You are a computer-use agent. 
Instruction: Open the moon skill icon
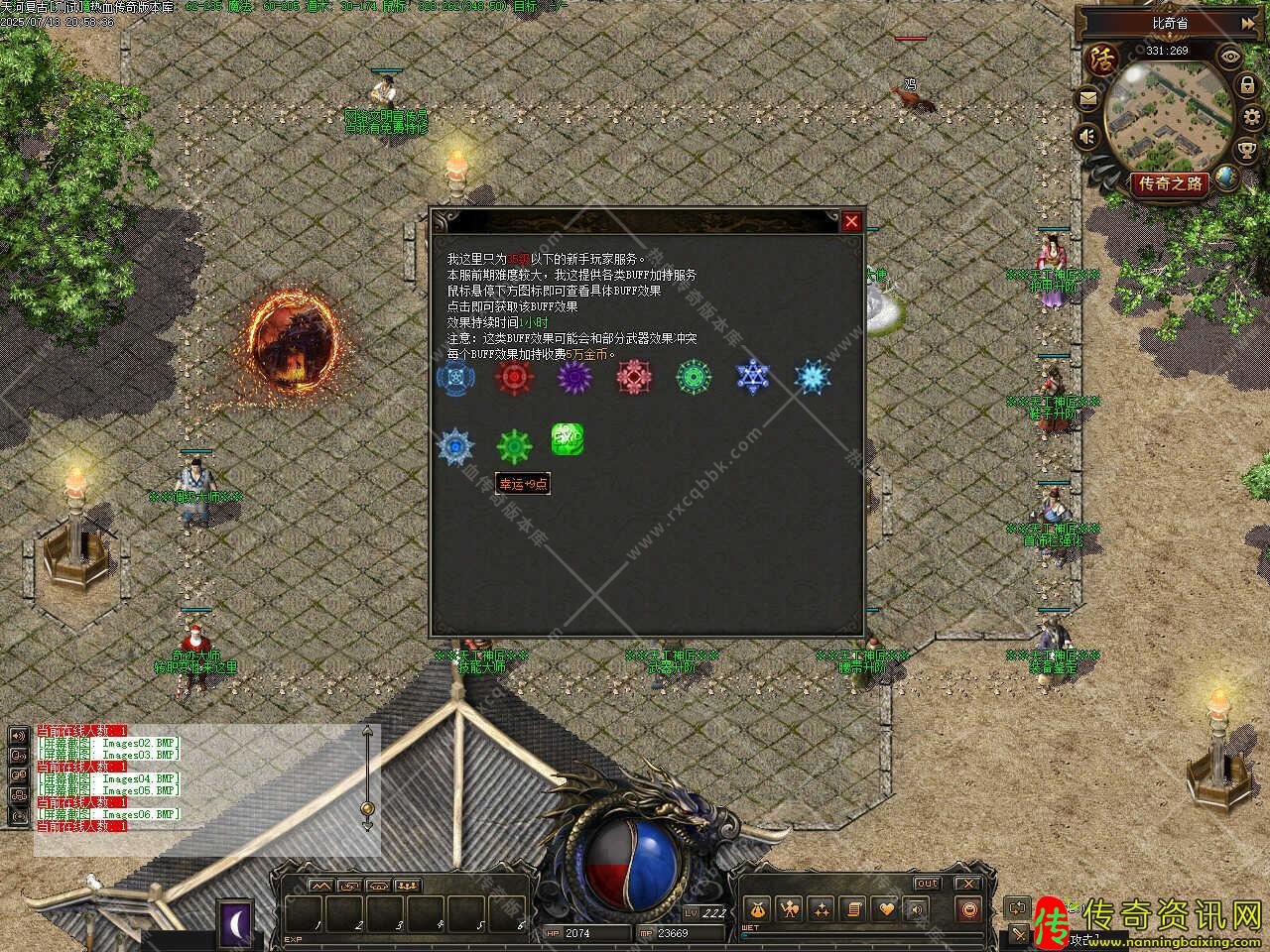[x=237, y=923]
